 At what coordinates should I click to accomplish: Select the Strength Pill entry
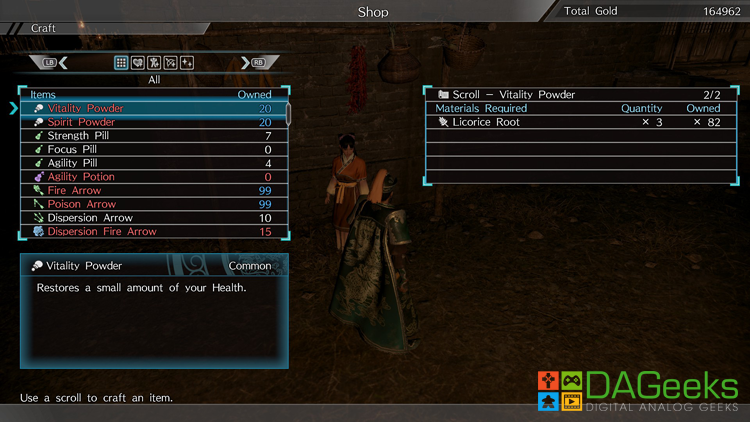point(150,136)
